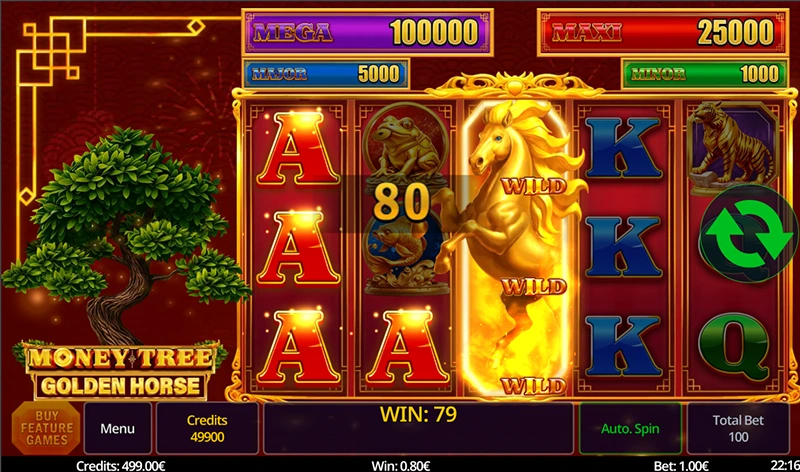This screenshot has width=800, height=472.
Task: Activate Auto. Spin
Action: pos(629,429)
